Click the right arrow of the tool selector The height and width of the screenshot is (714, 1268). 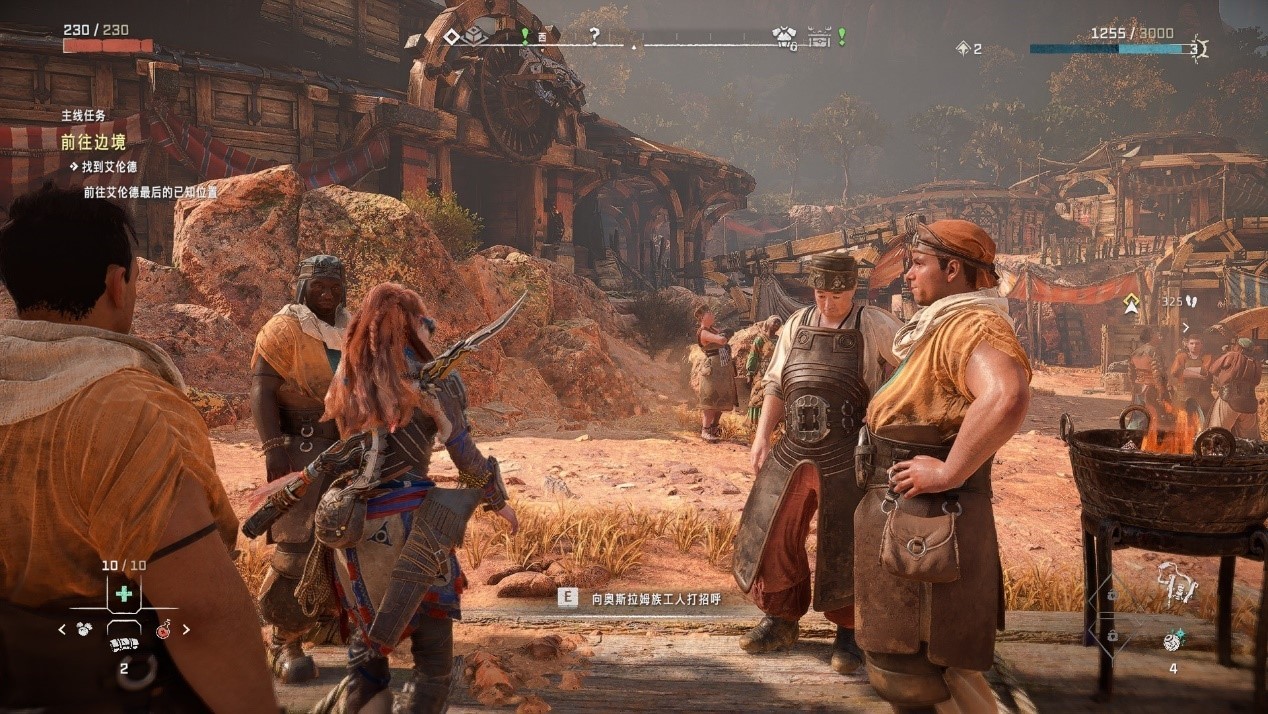pyautogui.click(x=185, y=630)
